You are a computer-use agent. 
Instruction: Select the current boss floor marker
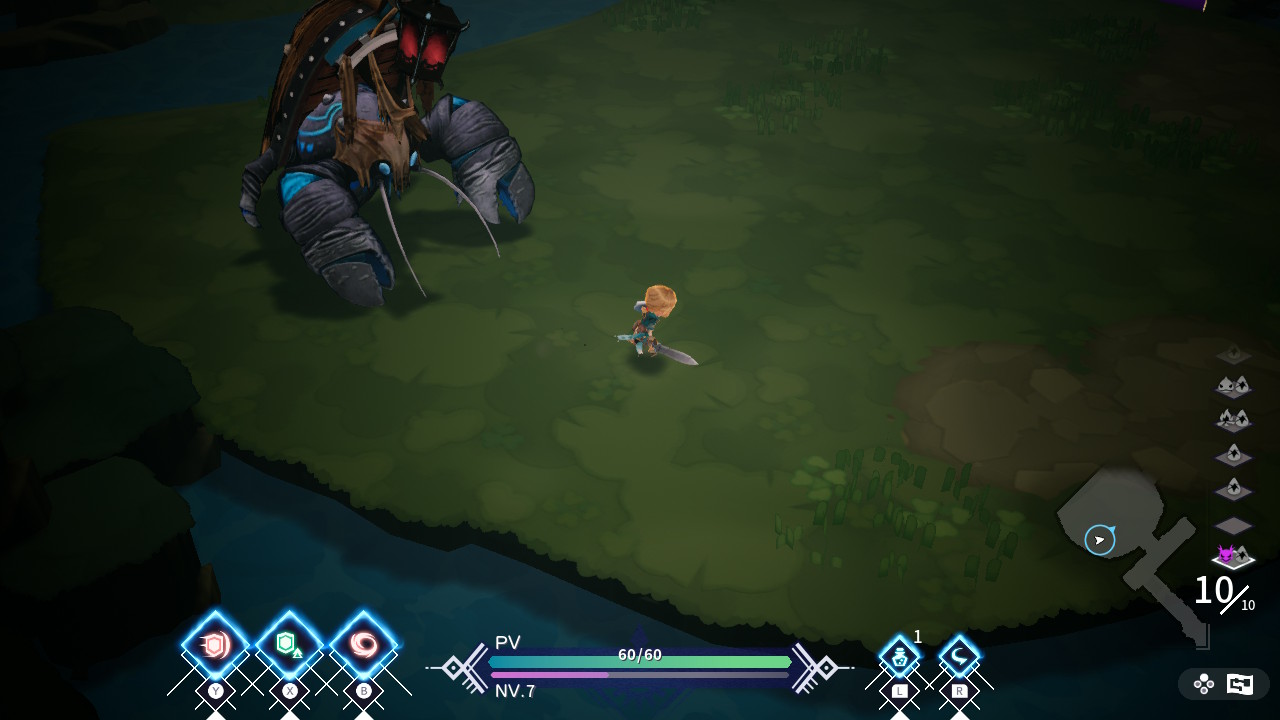click(x=1232, y=556)
